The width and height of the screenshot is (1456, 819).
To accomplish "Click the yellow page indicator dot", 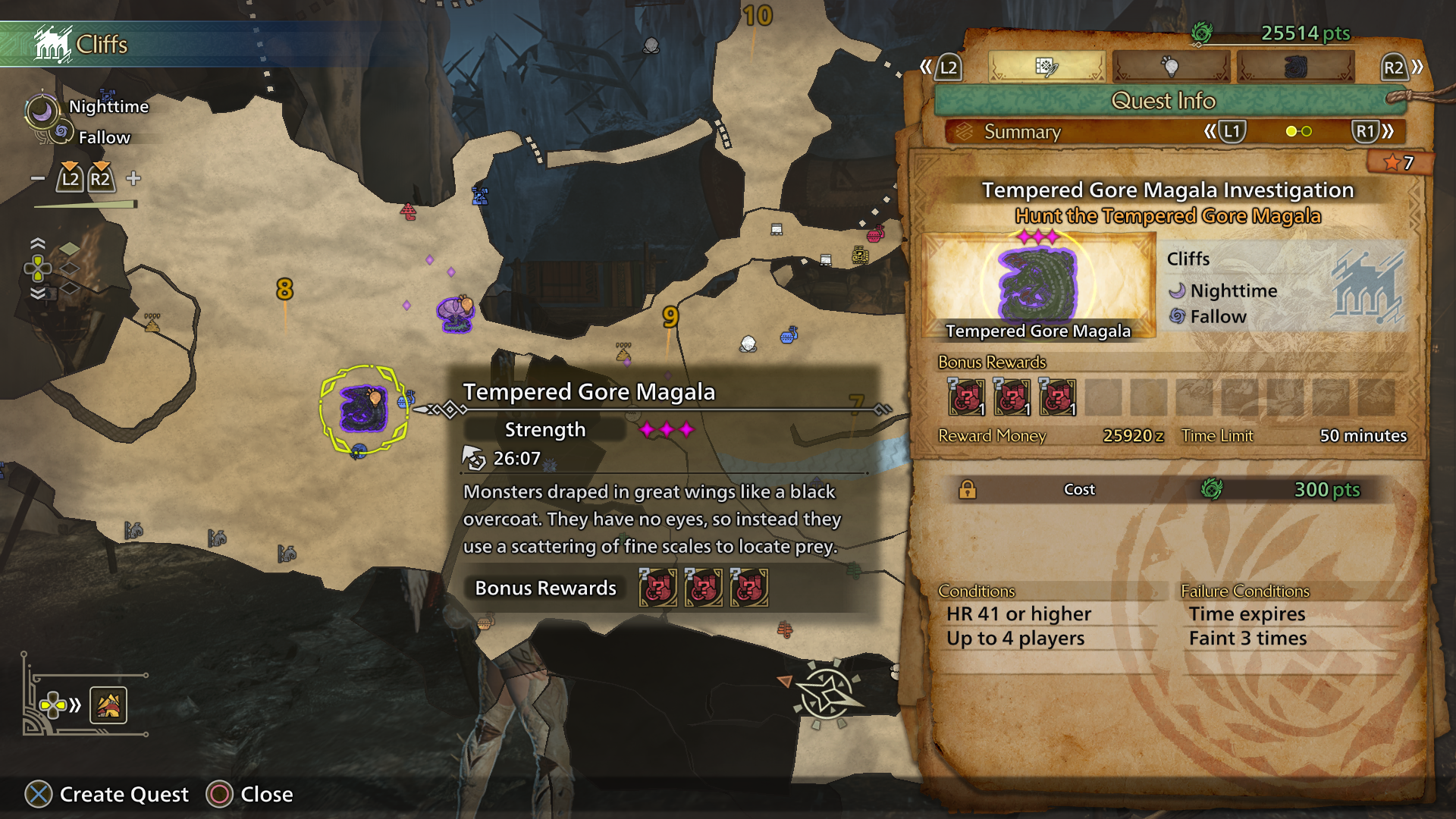I will point(1292,132).
